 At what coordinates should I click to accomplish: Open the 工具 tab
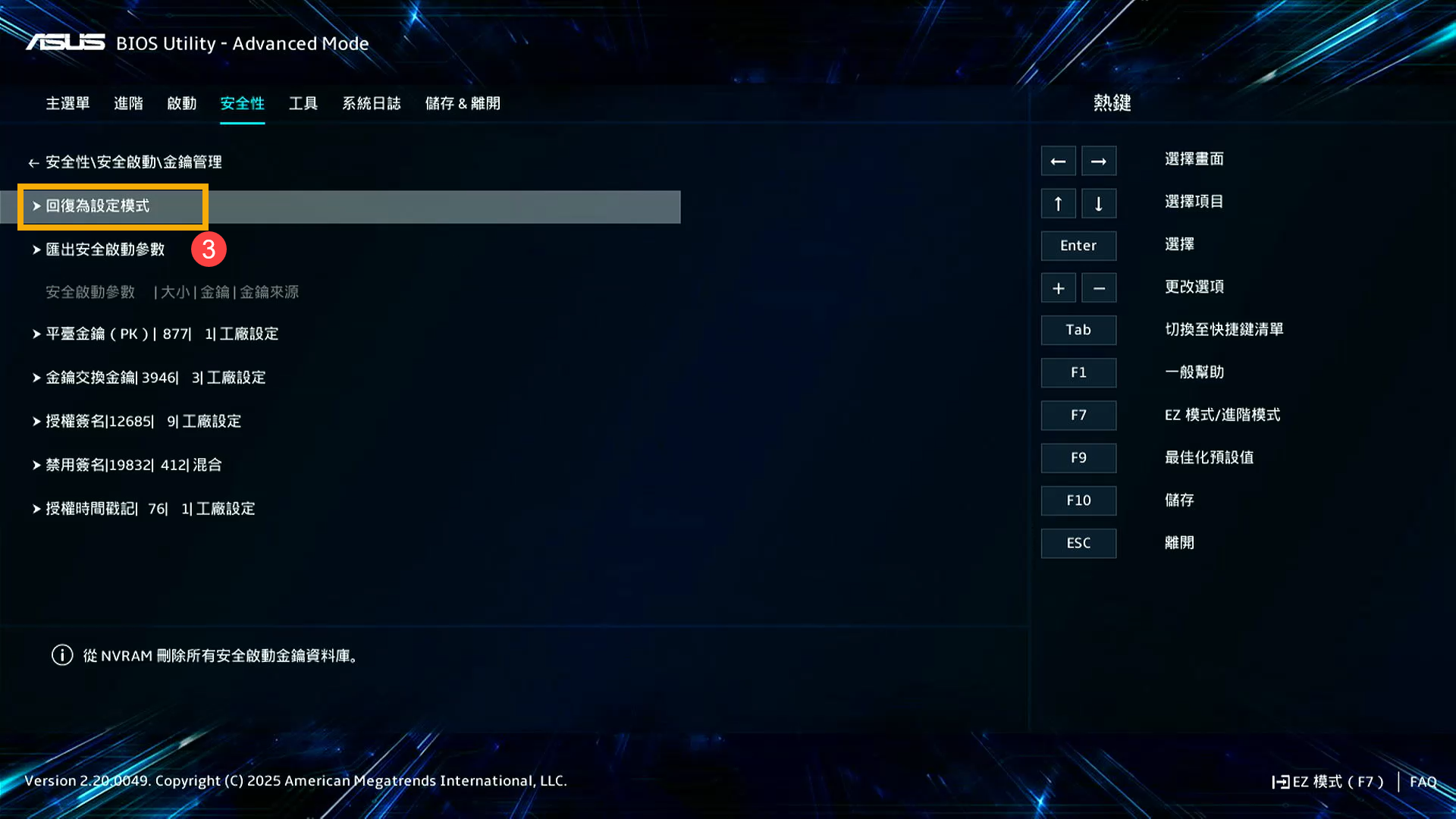303,103
